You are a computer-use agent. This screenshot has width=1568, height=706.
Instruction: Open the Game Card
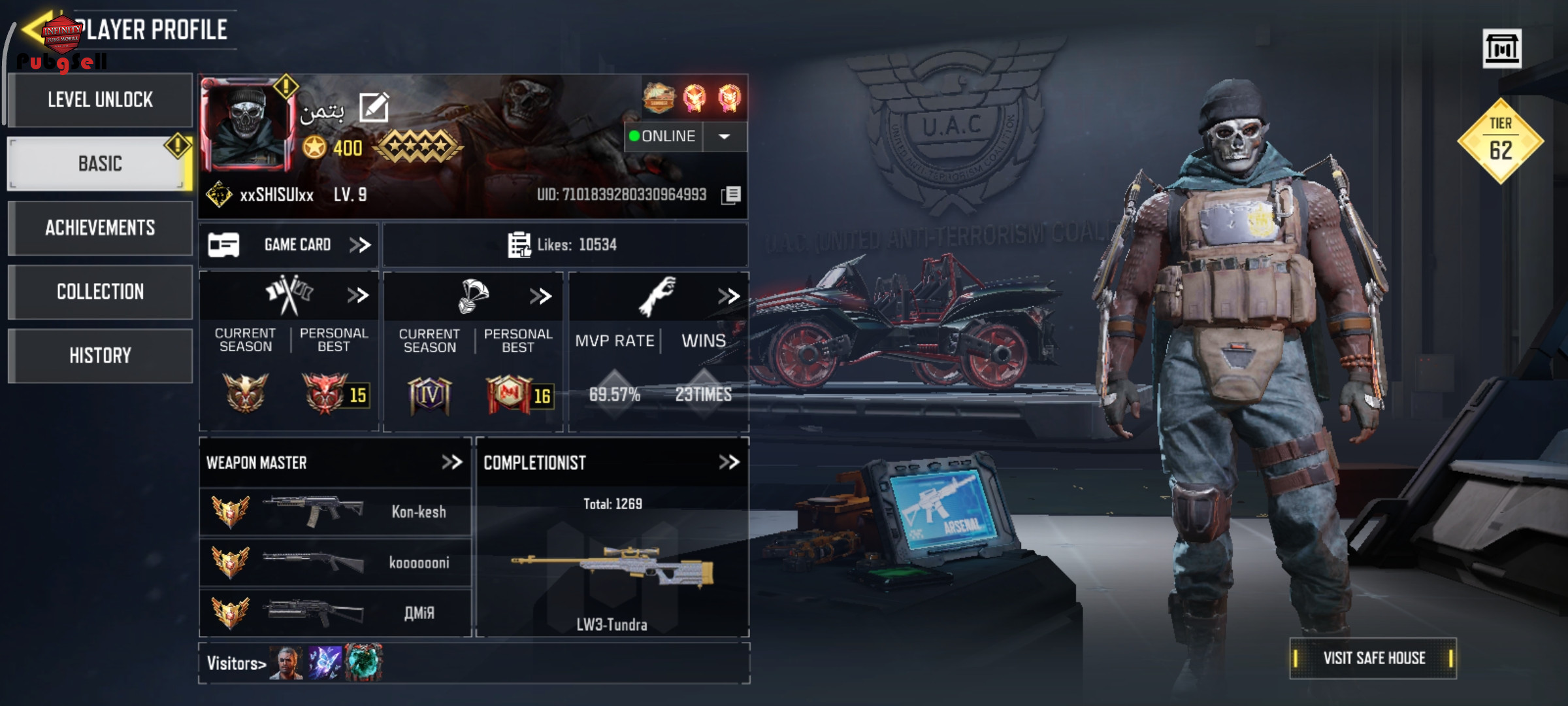coord(289,245)
